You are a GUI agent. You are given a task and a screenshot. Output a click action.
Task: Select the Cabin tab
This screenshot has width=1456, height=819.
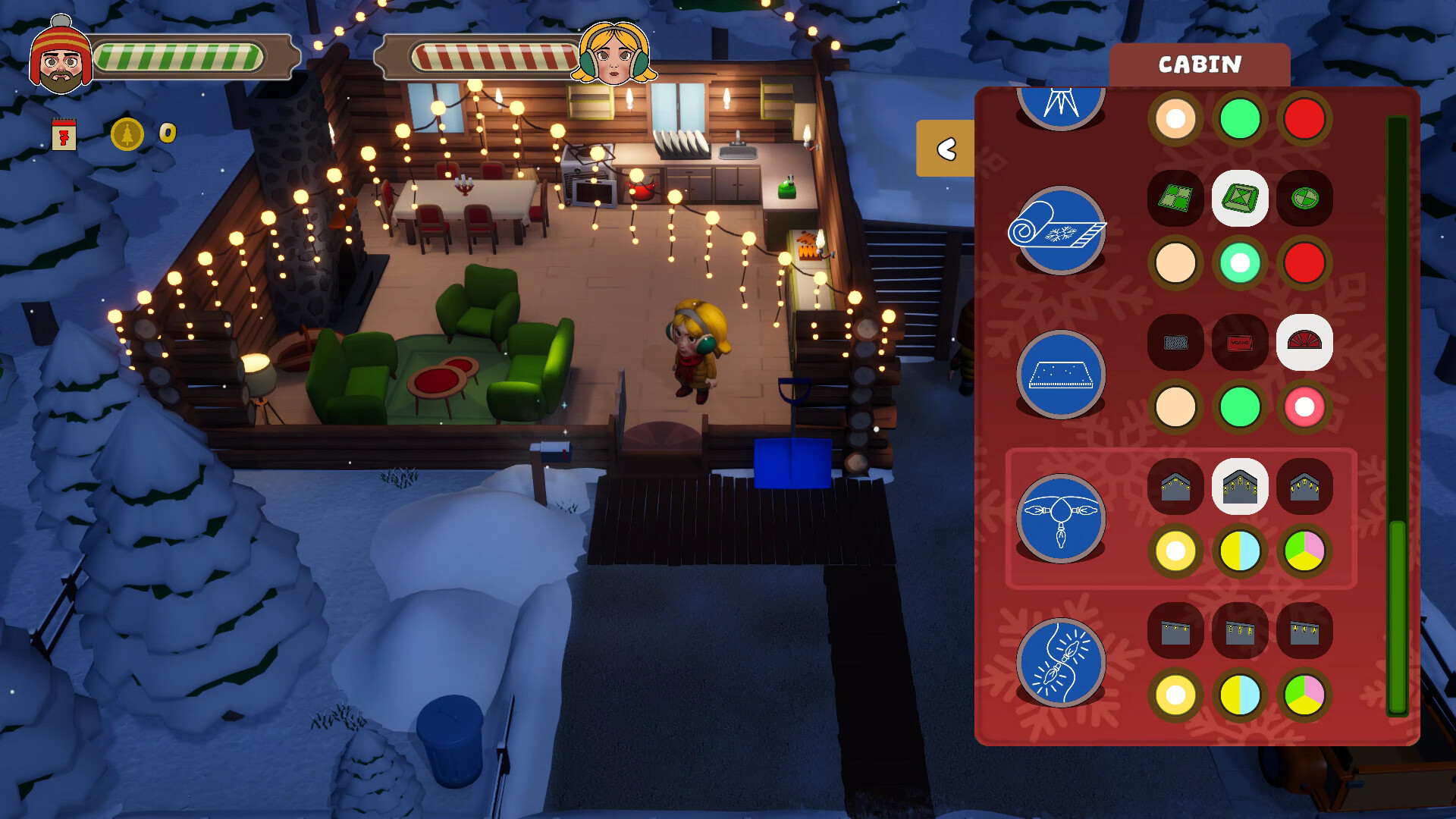coord(1199,65)
